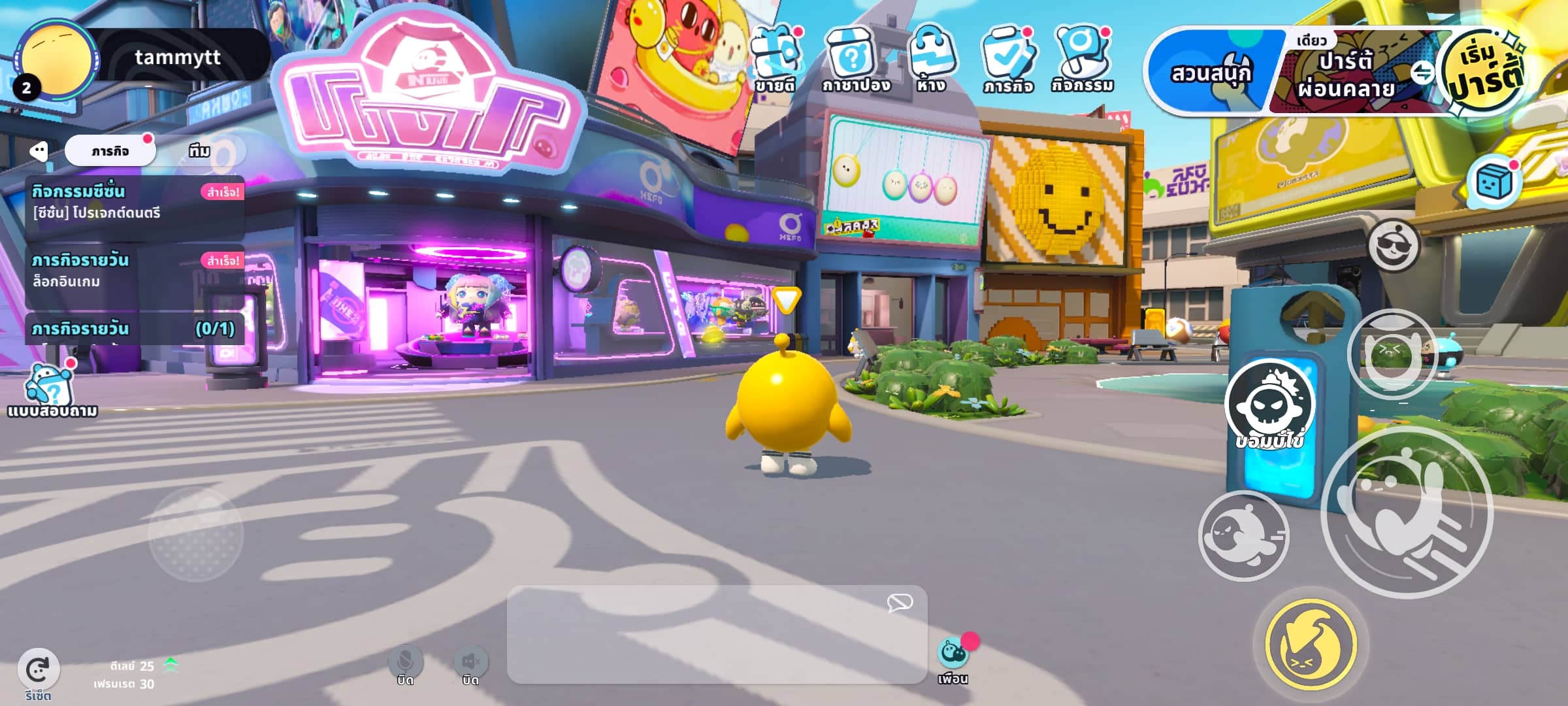
Task: Toggle the speaker mute button
Action: coord(470,663)
